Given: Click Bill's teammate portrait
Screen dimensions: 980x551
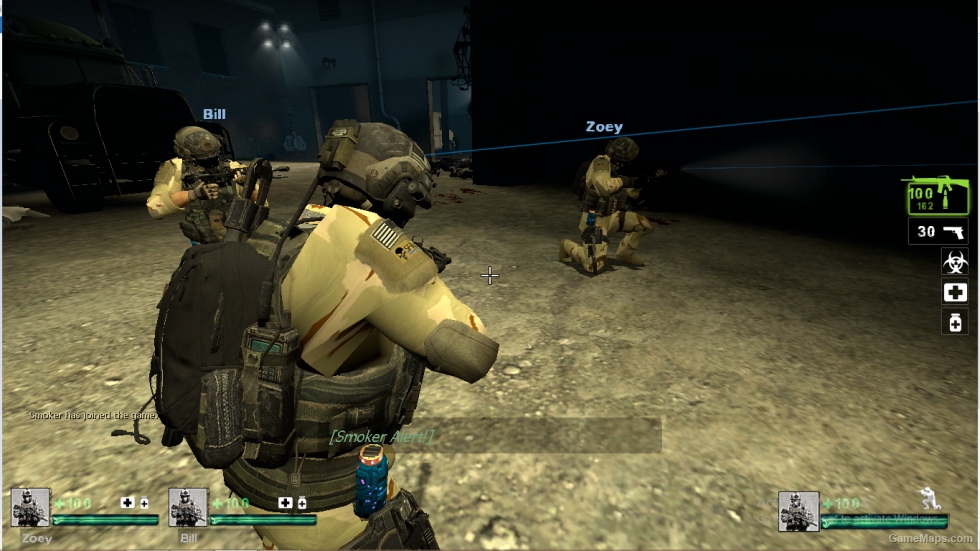Looking at the screenshot, I should [x=188, y=507].
